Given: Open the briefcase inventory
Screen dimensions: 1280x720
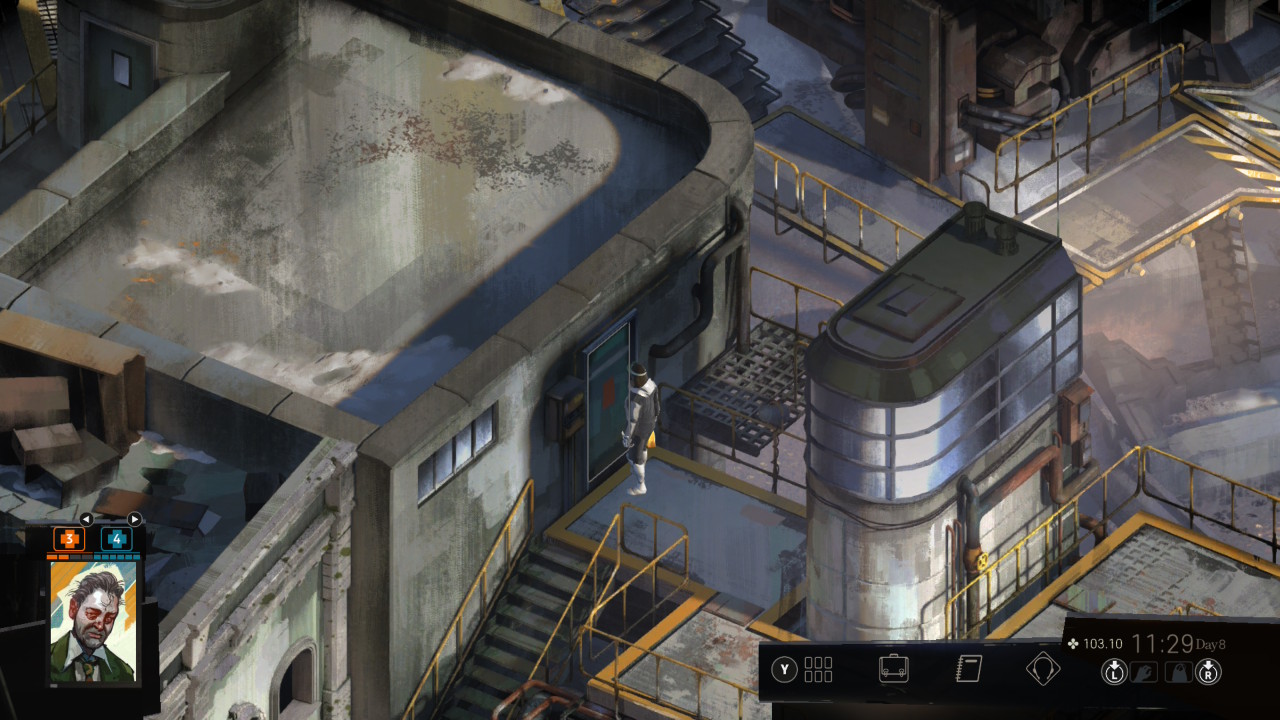Looking at the screenshot, I should click(x=894, y=668).
